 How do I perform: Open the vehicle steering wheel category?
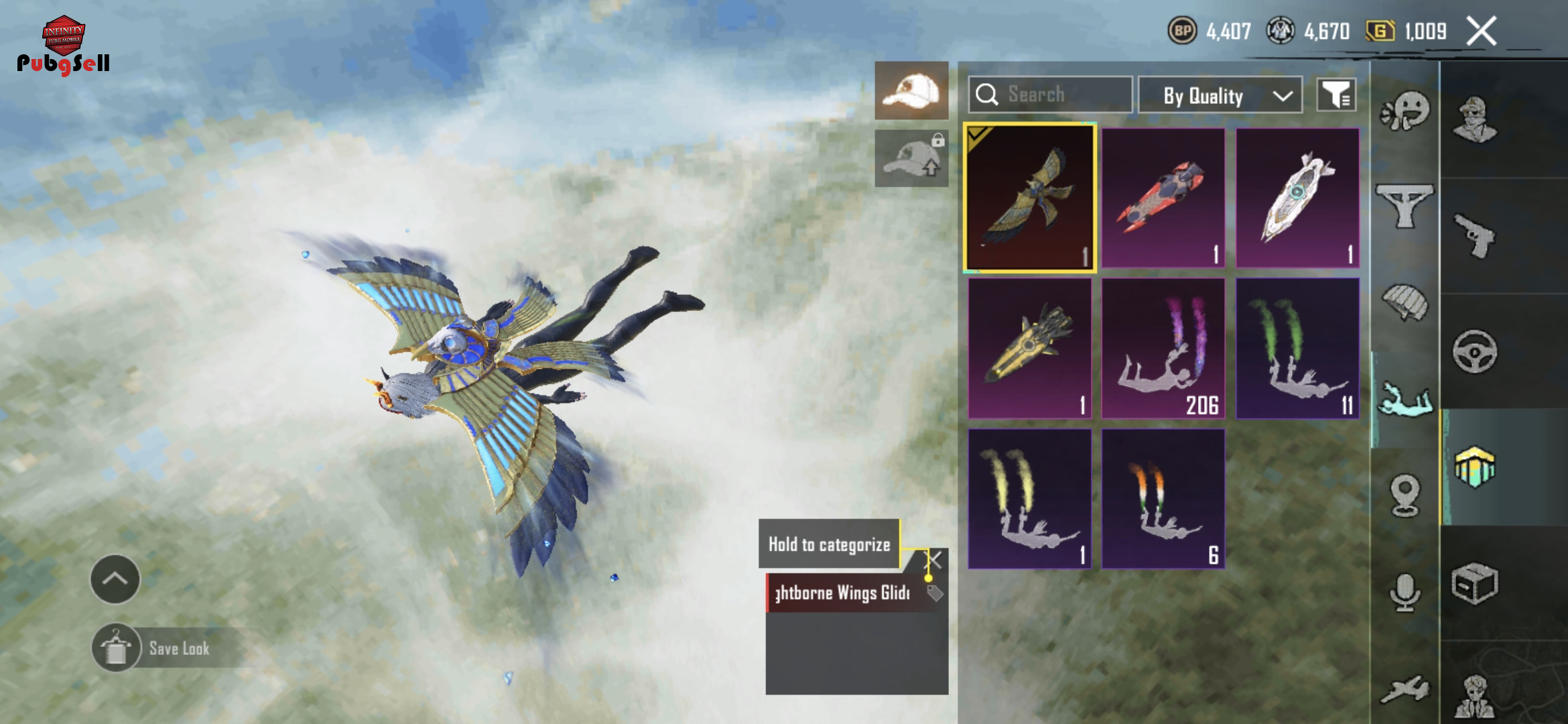[1474, 351]
